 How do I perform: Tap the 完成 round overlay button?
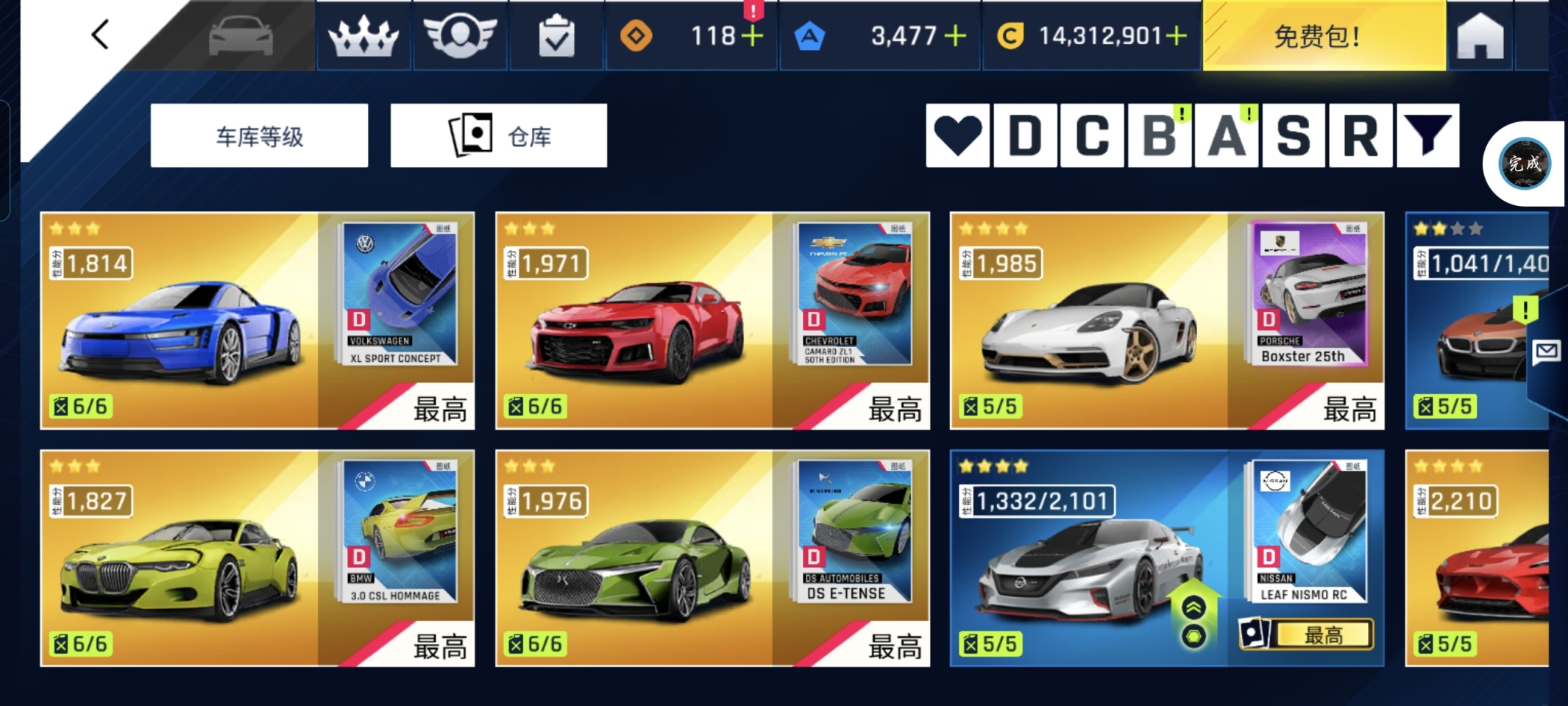1525,163
